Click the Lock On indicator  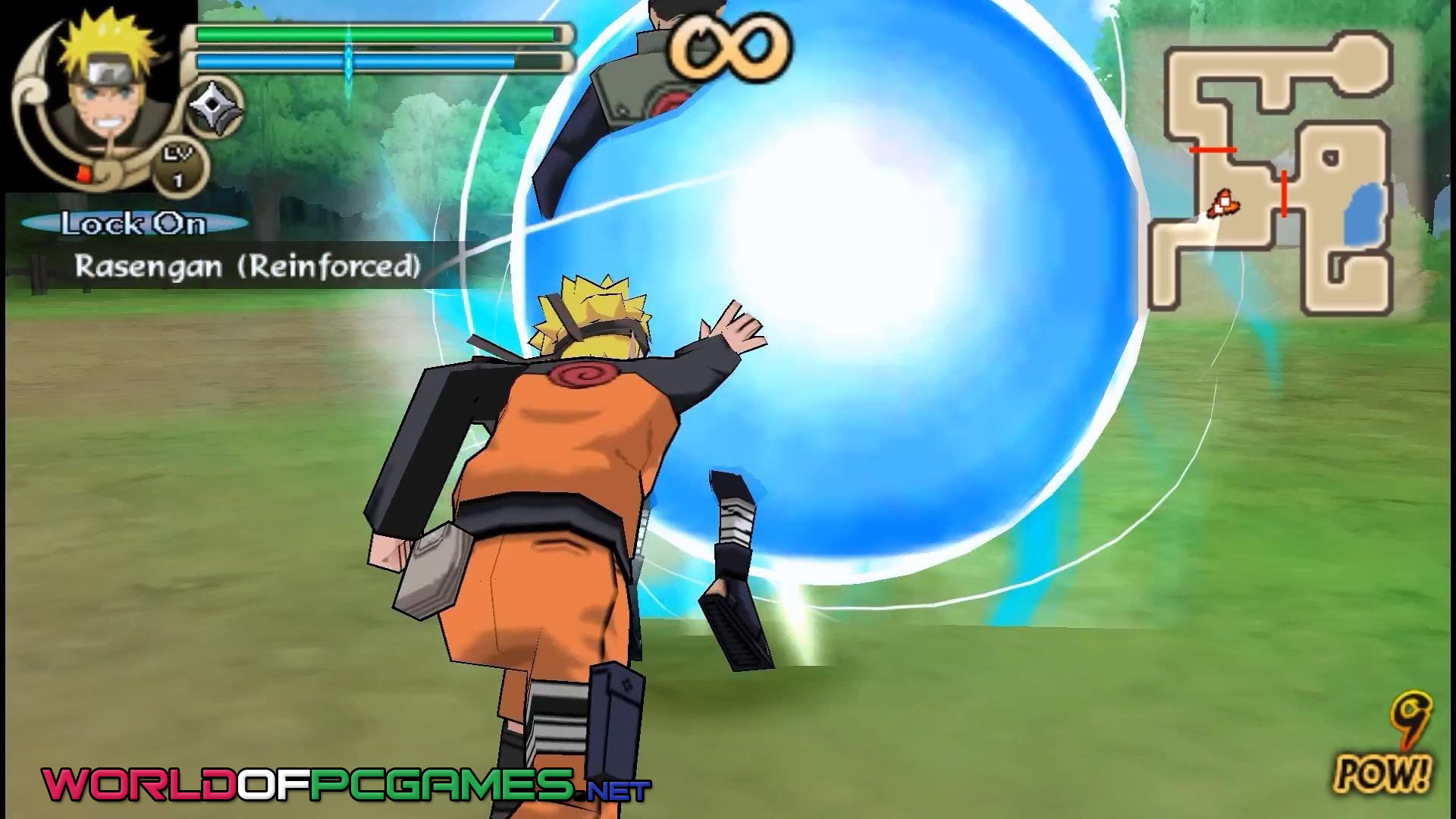pyautogui.click(x=134, y=224)
